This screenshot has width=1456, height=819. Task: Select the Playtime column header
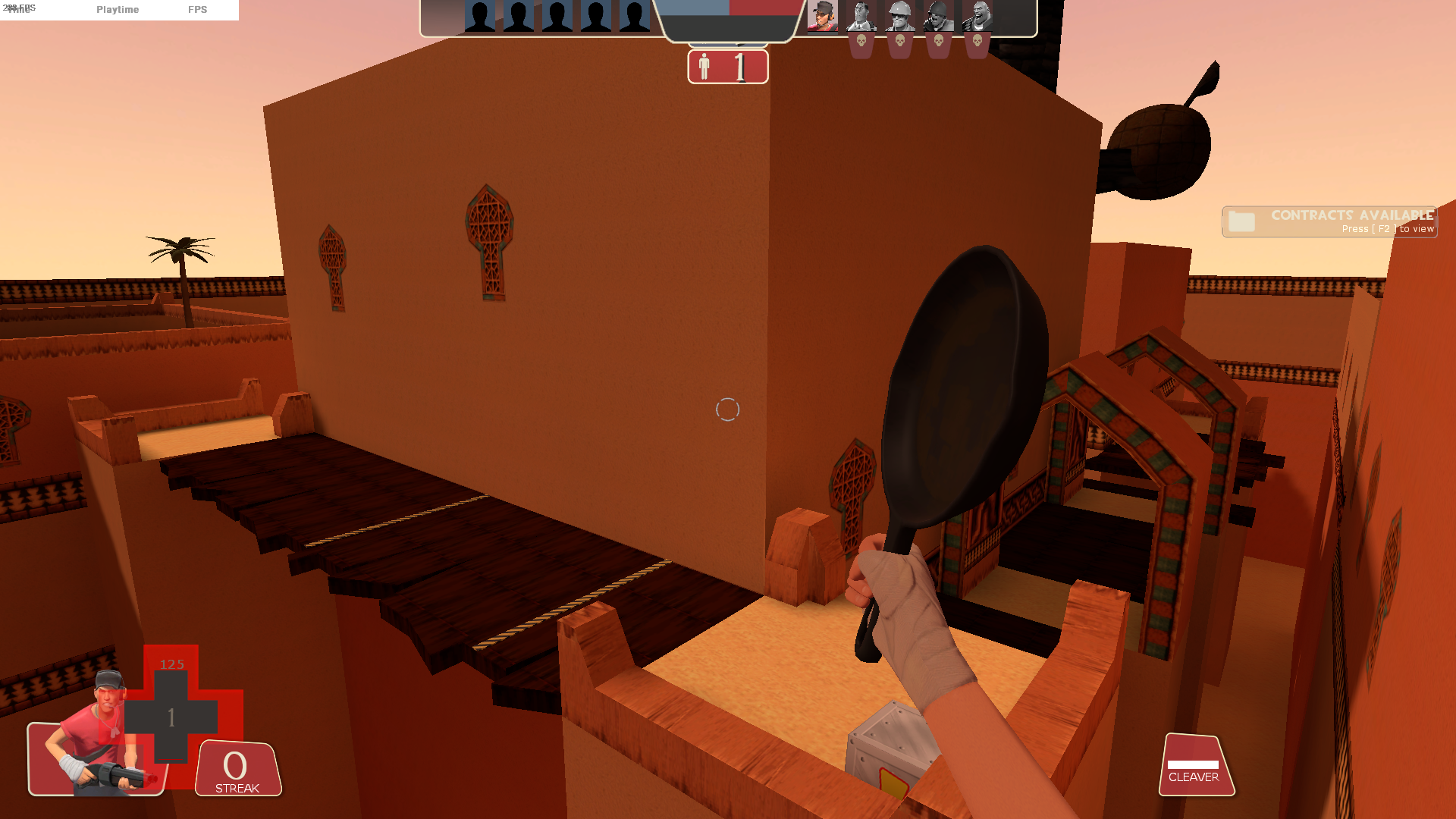click(x=117, y=10)
